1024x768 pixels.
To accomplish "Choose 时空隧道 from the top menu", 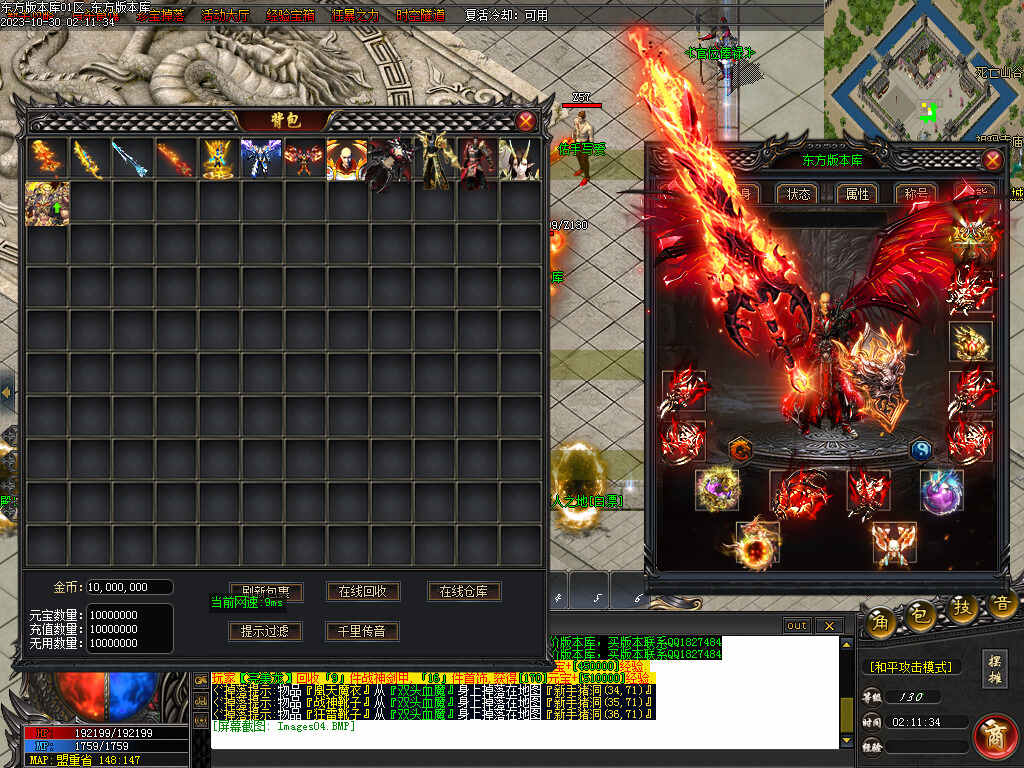I will [420, 15].
